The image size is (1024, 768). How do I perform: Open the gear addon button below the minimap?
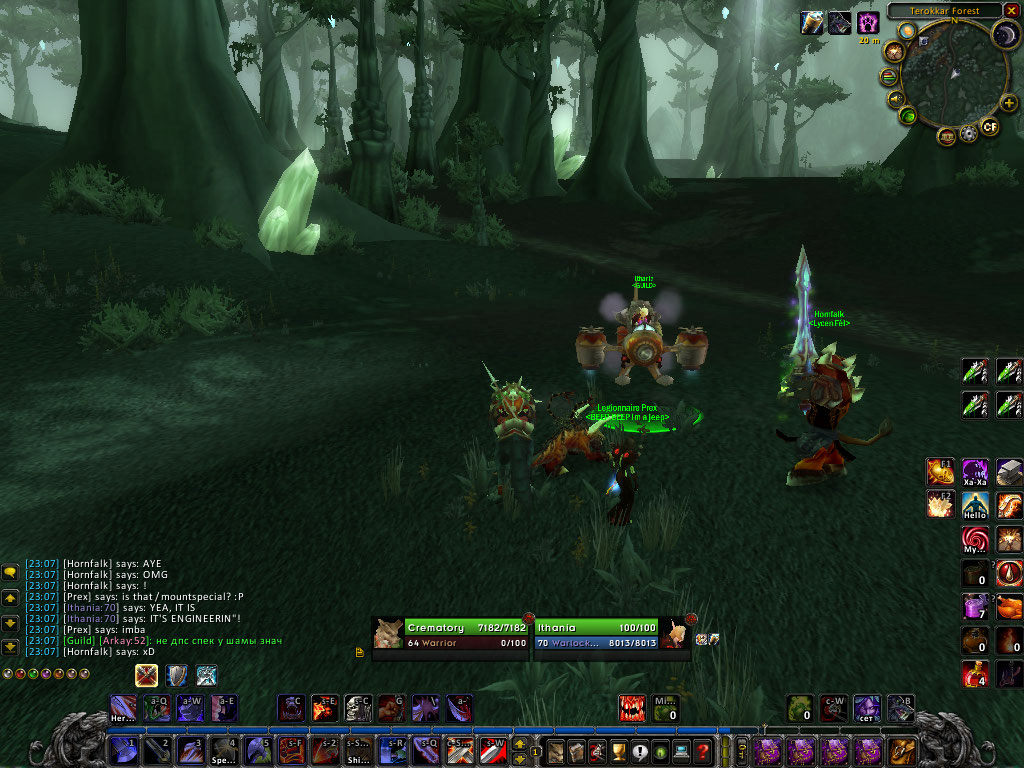968,134
